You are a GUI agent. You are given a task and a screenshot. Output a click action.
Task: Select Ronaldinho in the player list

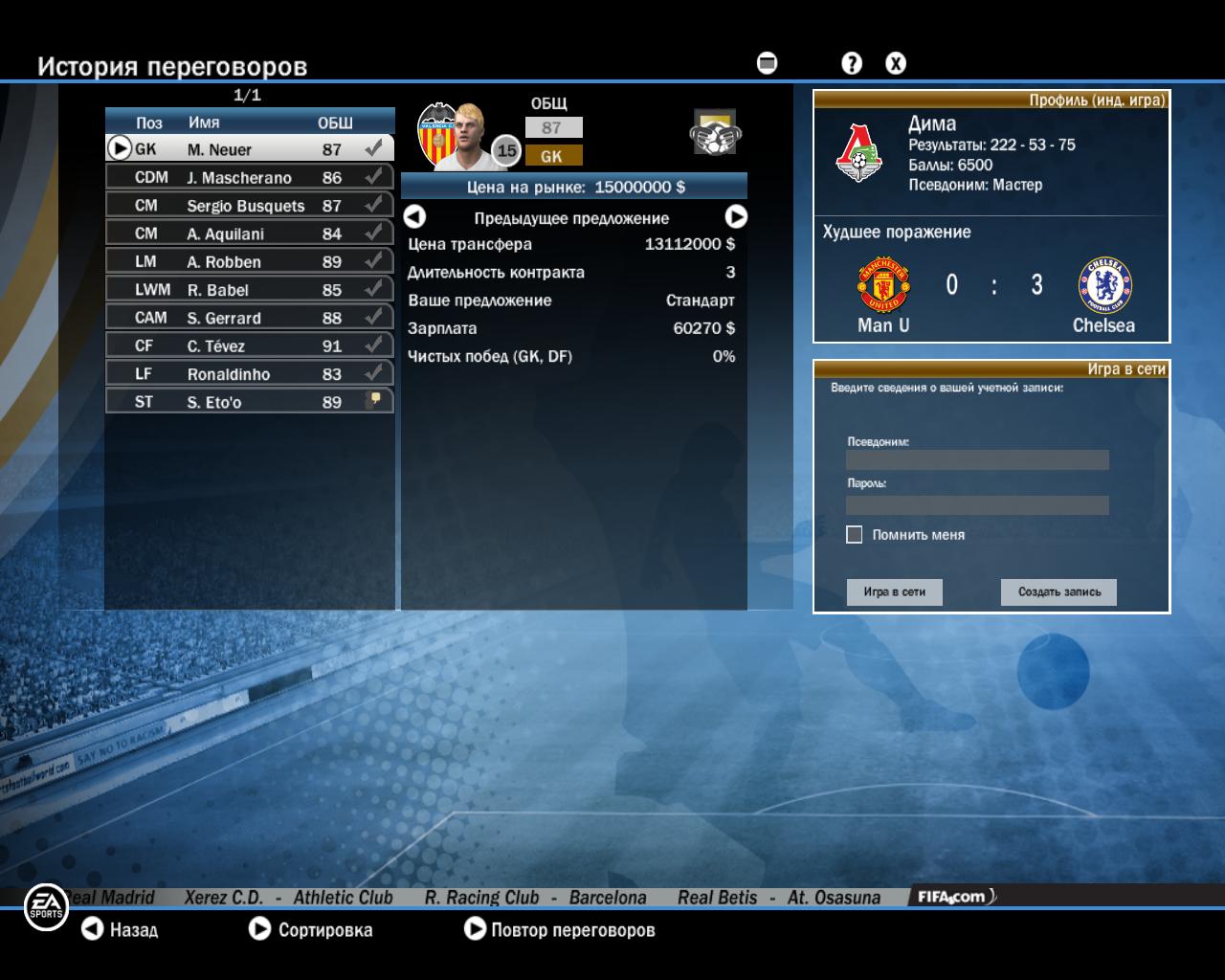[x=249, y=373]
